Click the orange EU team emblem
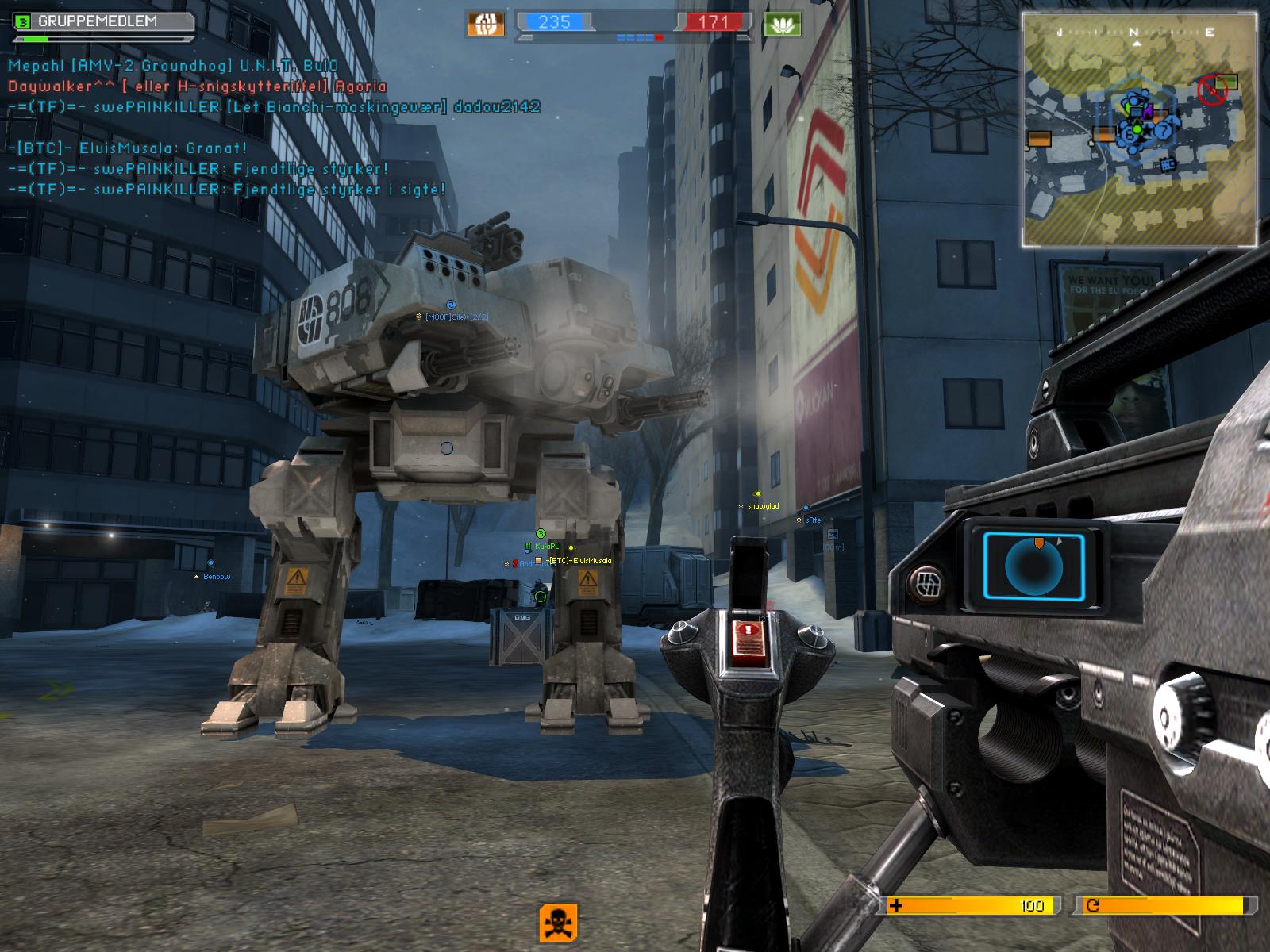Viewport: 1270px width, 952px height. coord(485,23)
